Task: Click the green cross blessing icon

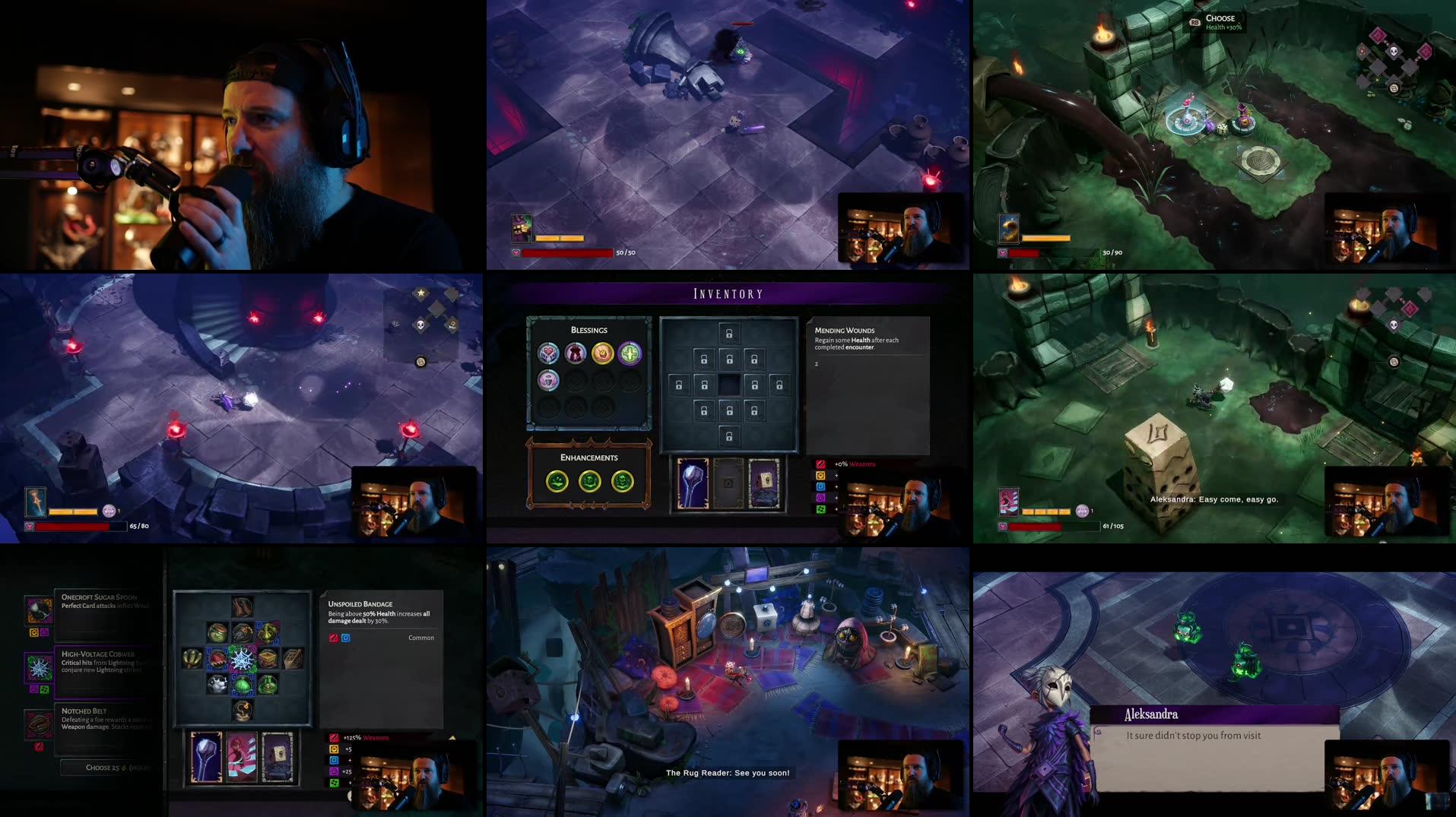Action: [630, 354]
